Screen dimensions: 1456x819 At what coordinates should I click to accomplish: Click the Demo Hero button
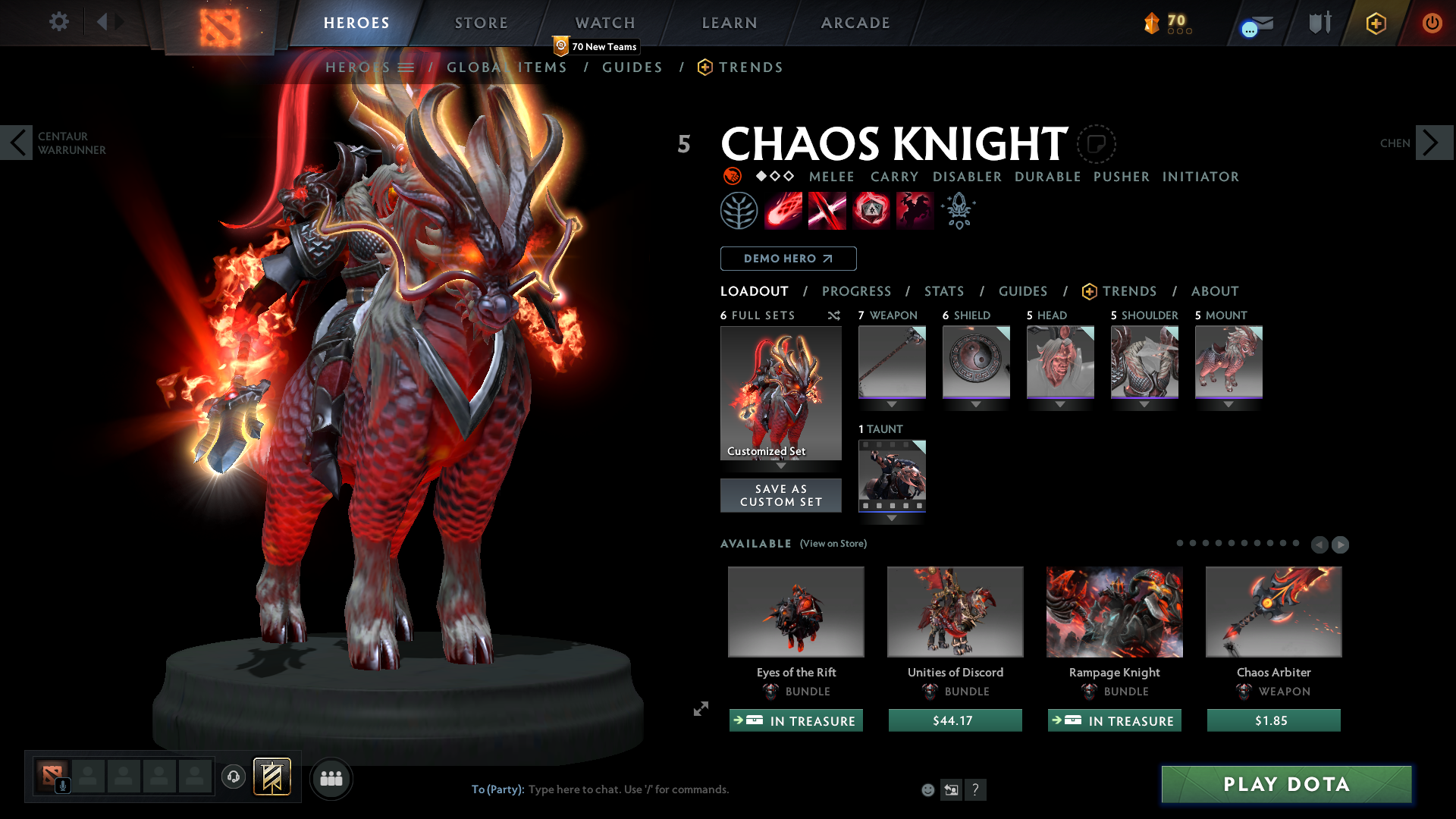[788, 259]
